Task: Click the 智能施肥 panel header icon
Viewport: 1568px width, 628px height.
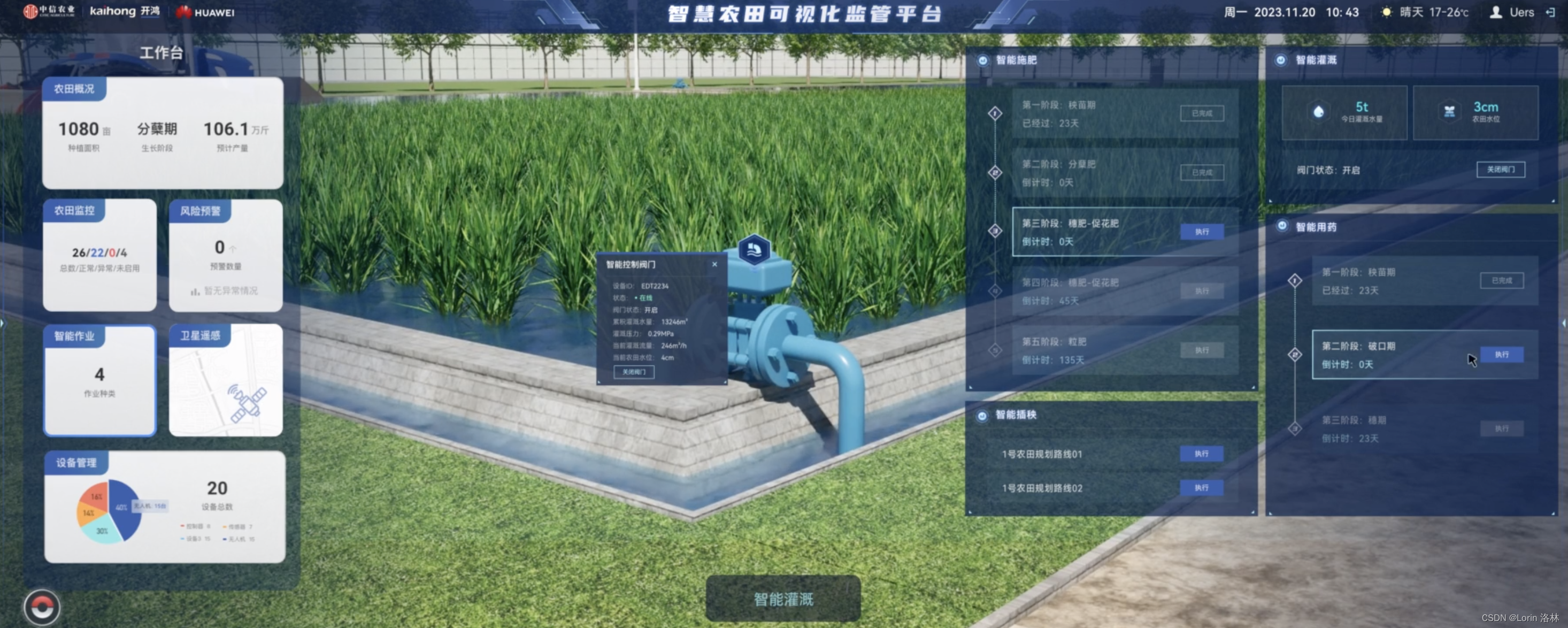Action: pyautogui.click(x=982, y=61)
